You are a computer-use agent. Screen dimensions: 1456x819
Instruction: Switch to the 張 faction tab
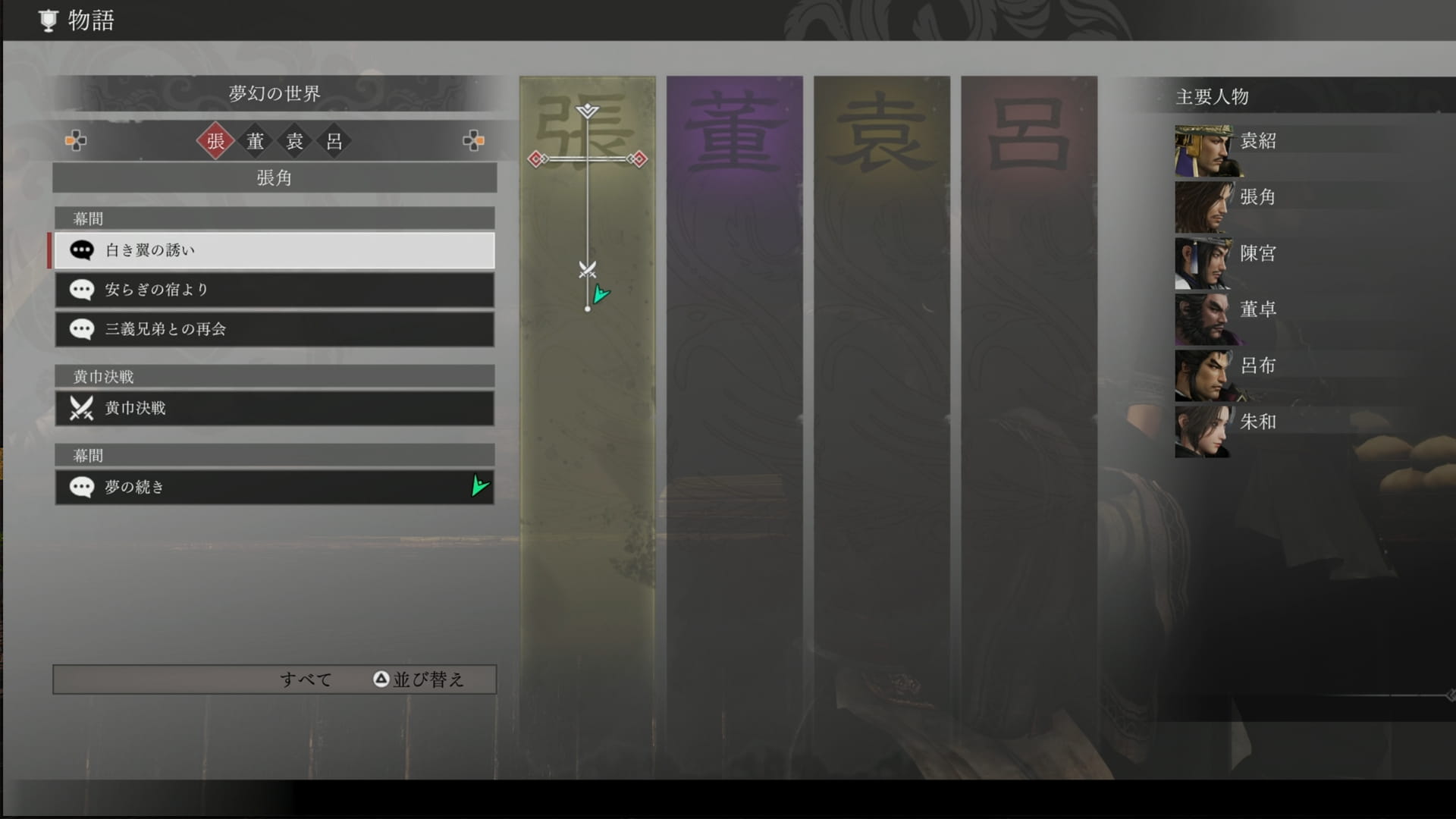[215, 141]
